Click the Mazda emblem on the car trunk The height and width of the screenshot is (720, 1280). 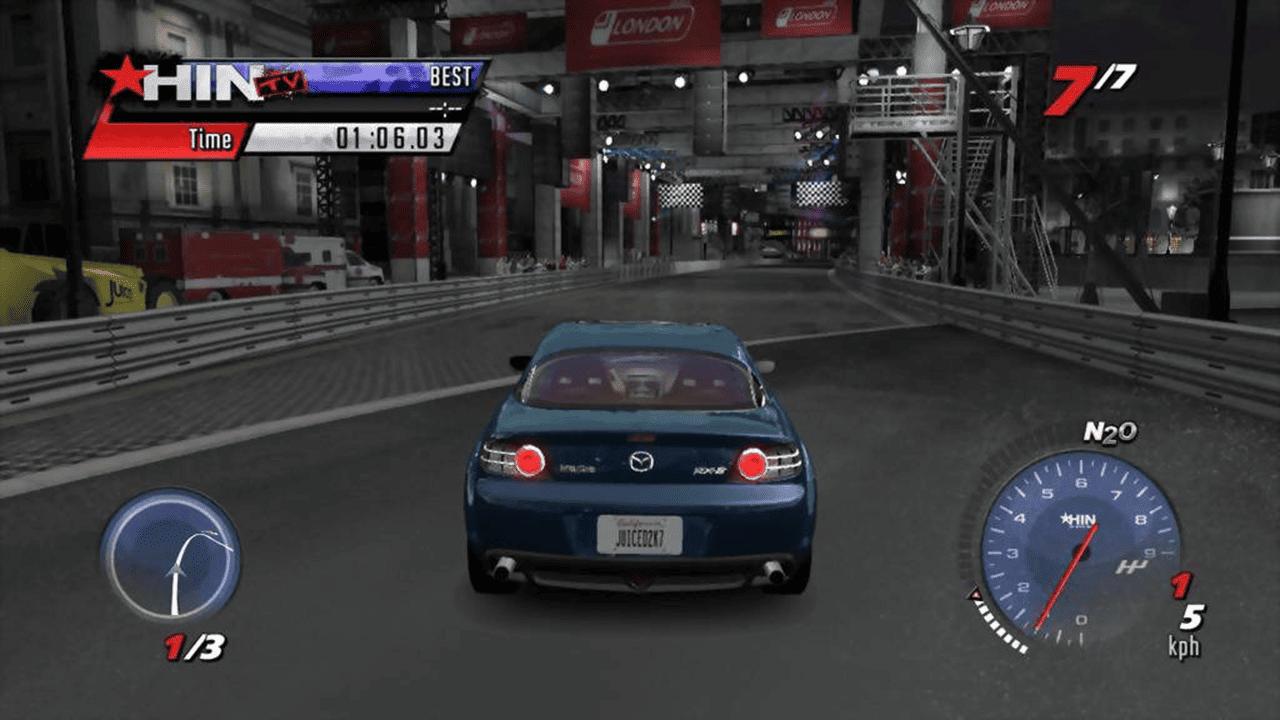[643, 459]
